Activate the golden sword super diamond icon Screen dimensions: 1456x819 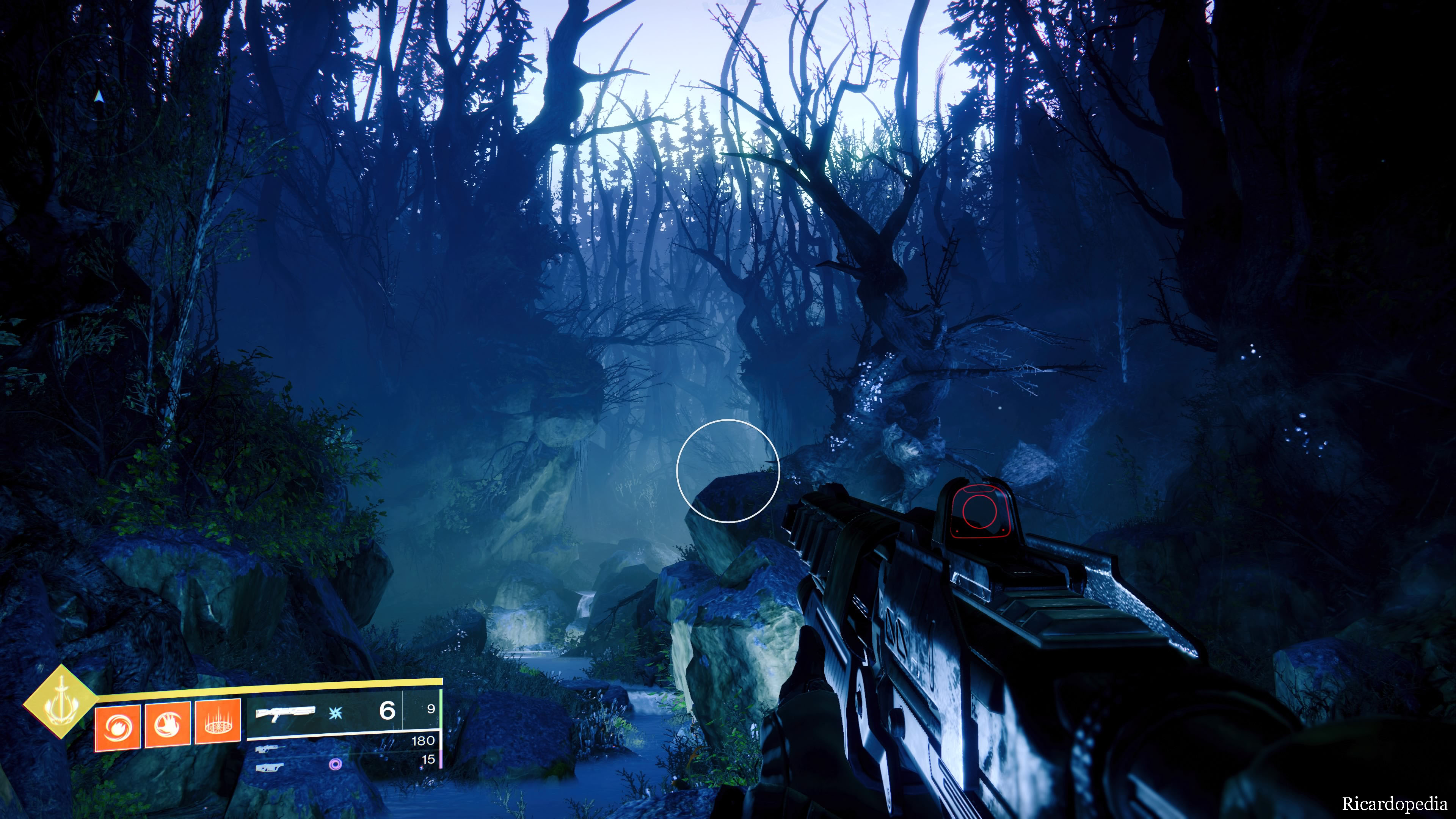61,702
